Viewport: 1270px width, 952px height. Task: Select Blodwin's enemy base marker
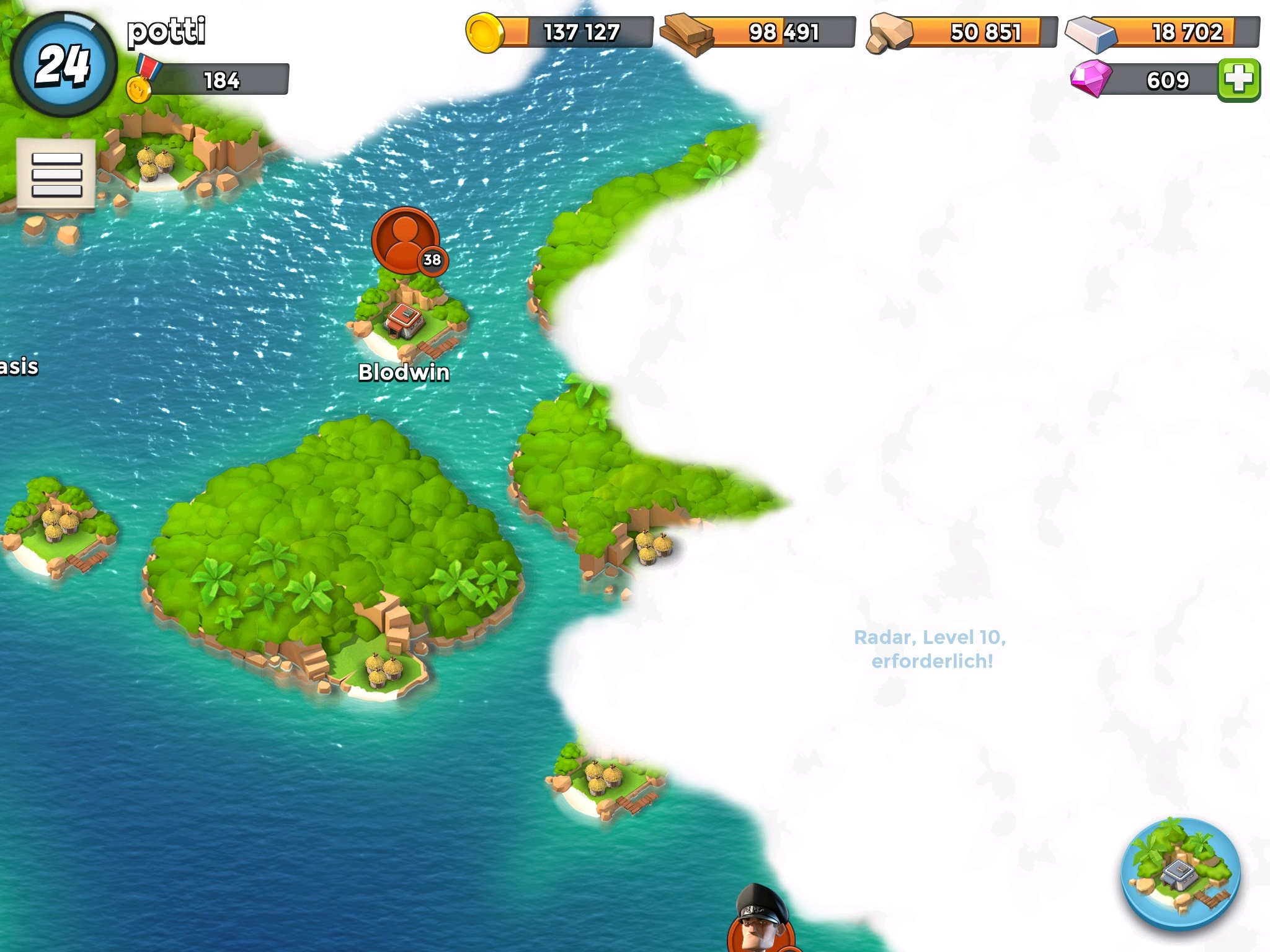pyautogui.click(x=406, y=241)
